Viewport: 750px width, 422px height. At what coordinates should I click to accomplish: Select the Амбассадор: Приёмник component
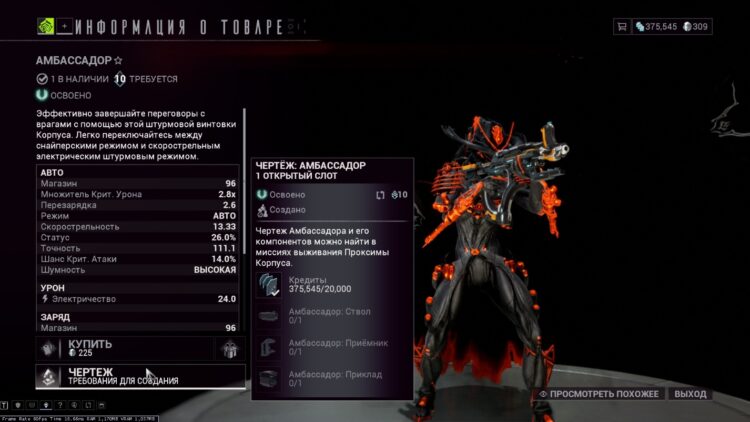[330, 347]
